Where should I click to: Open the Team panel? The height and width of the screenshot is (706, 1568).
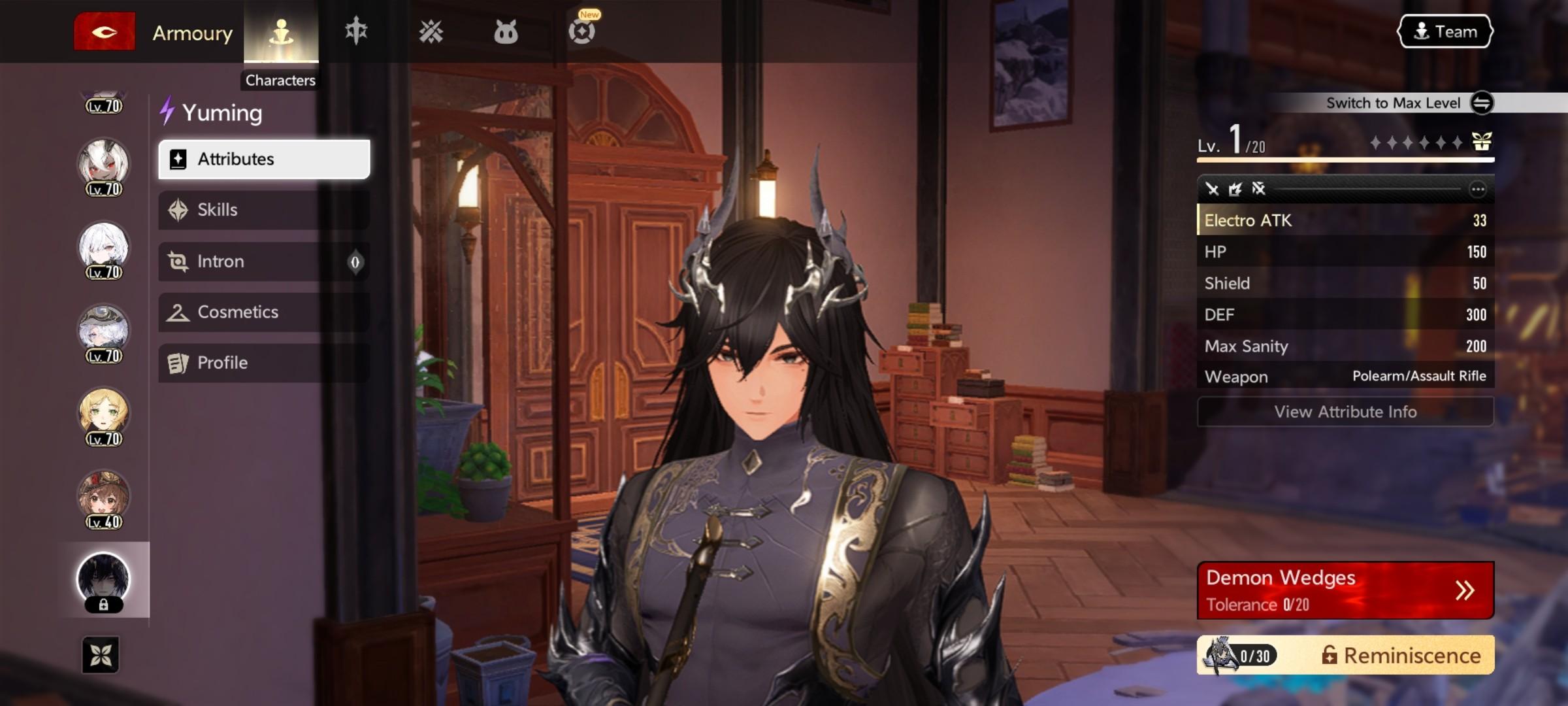[x=1445, y=32]
